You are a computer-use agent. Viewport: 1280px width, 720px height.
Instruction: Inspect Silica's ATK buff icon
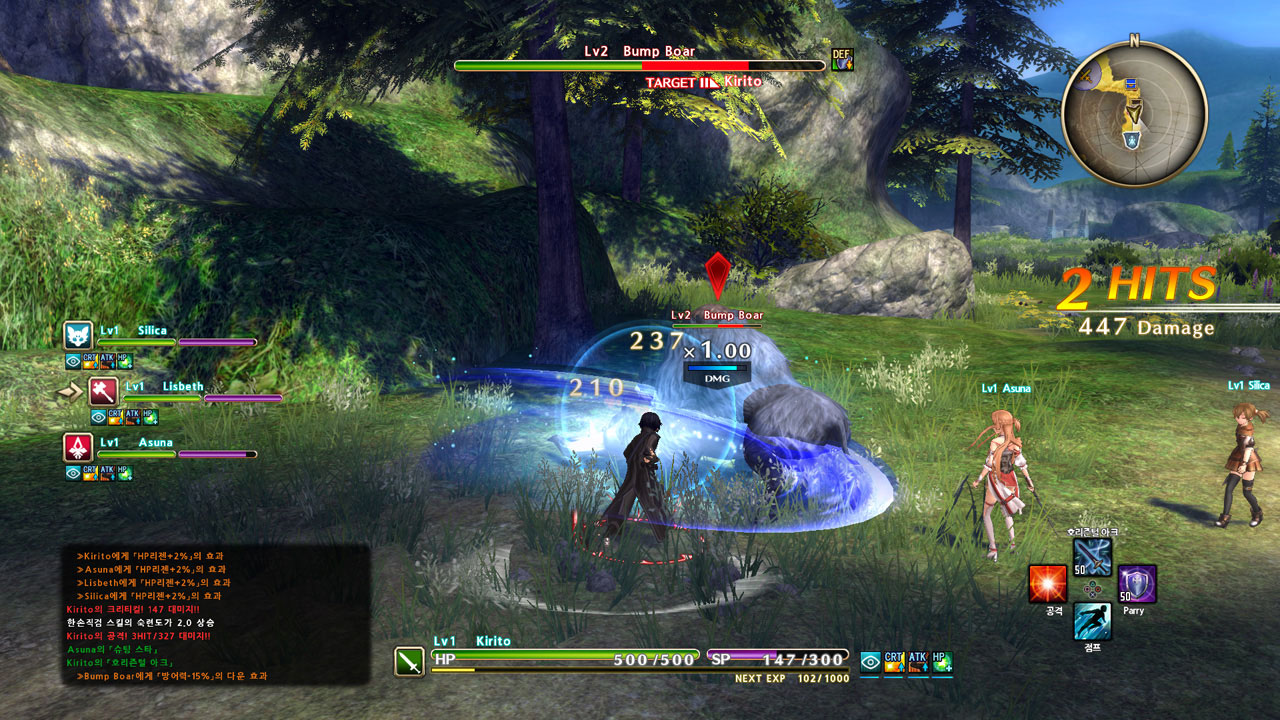107,361
